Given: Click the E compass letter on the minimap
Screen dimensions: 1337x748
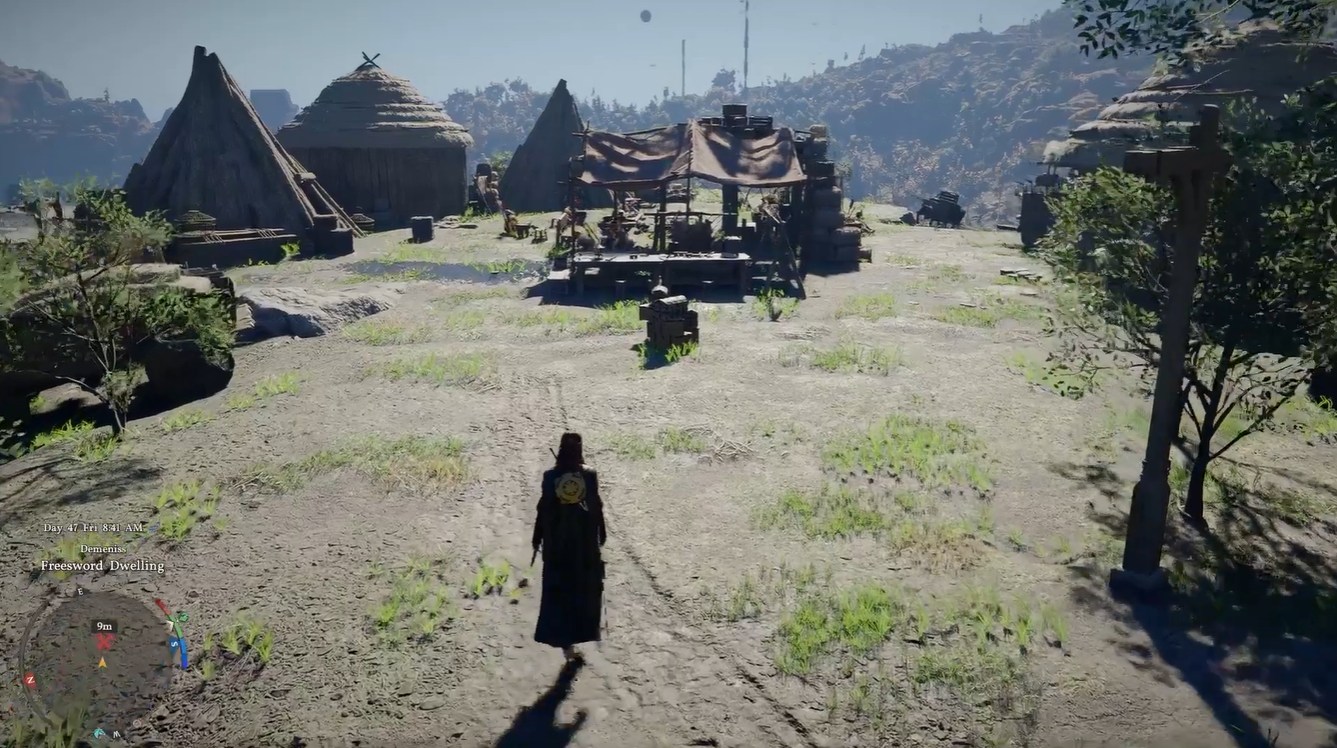Looking at the screenshot, I should tap(79, 591).
